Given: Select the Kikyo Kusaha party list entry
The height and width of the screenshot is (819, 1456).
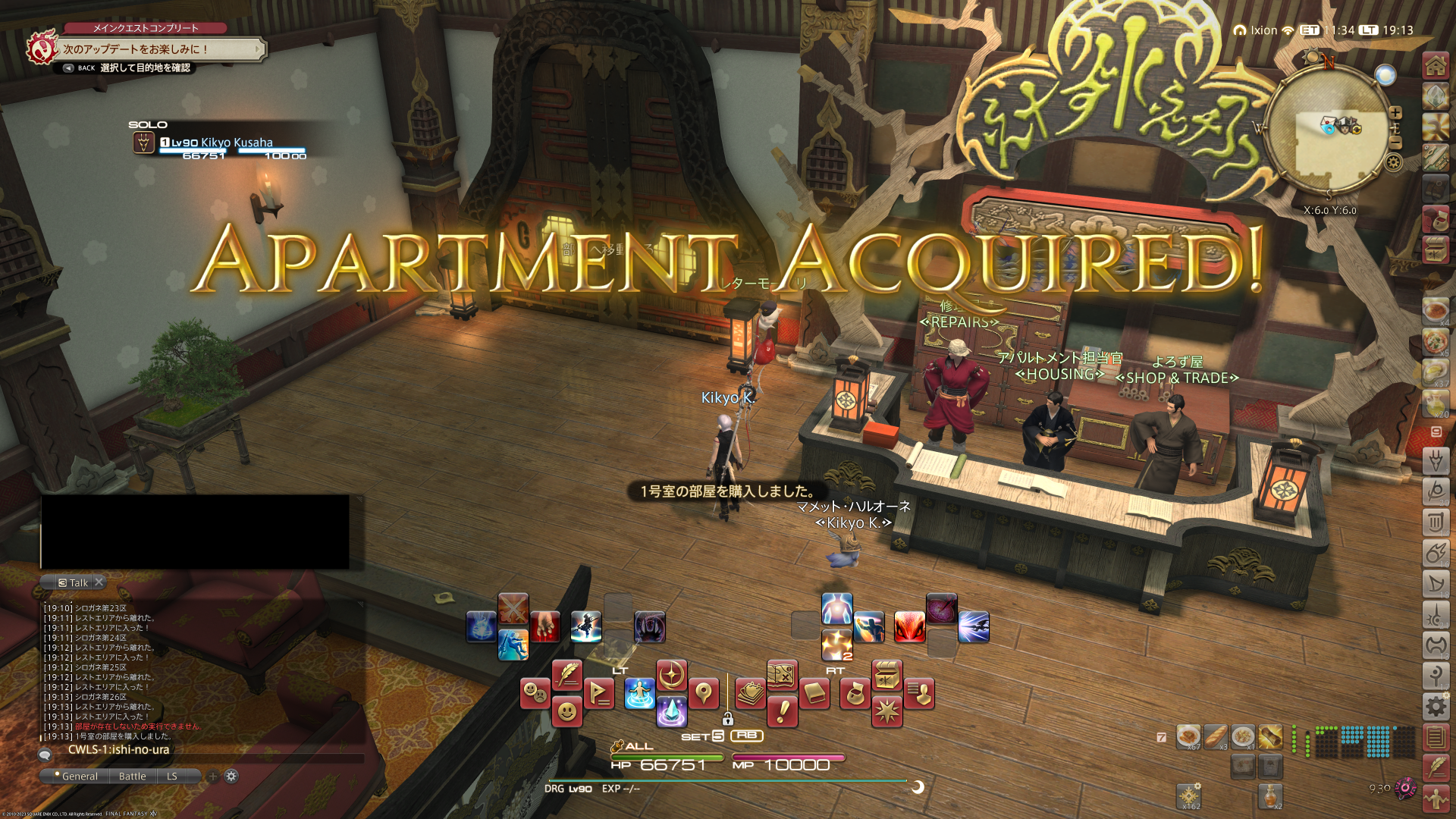Looking at the screenshot, I should tap(220, 143).
